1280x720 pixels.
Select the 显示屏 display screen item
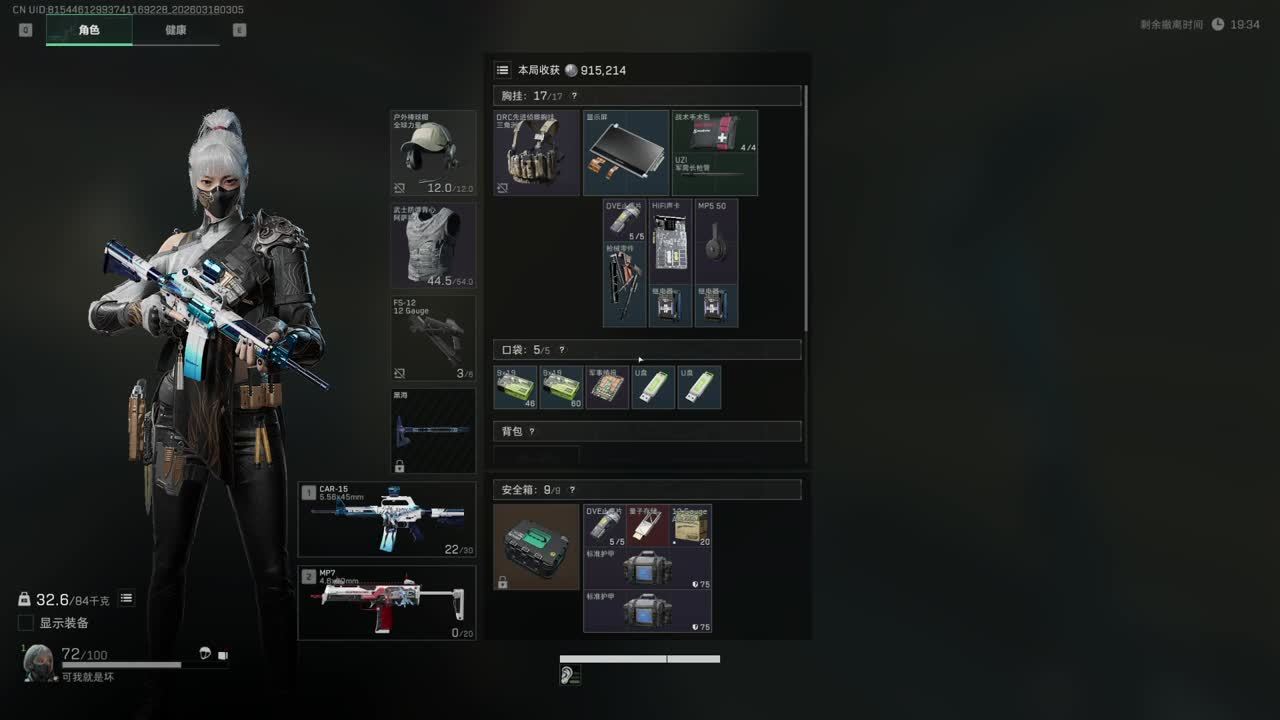[626, 152]
